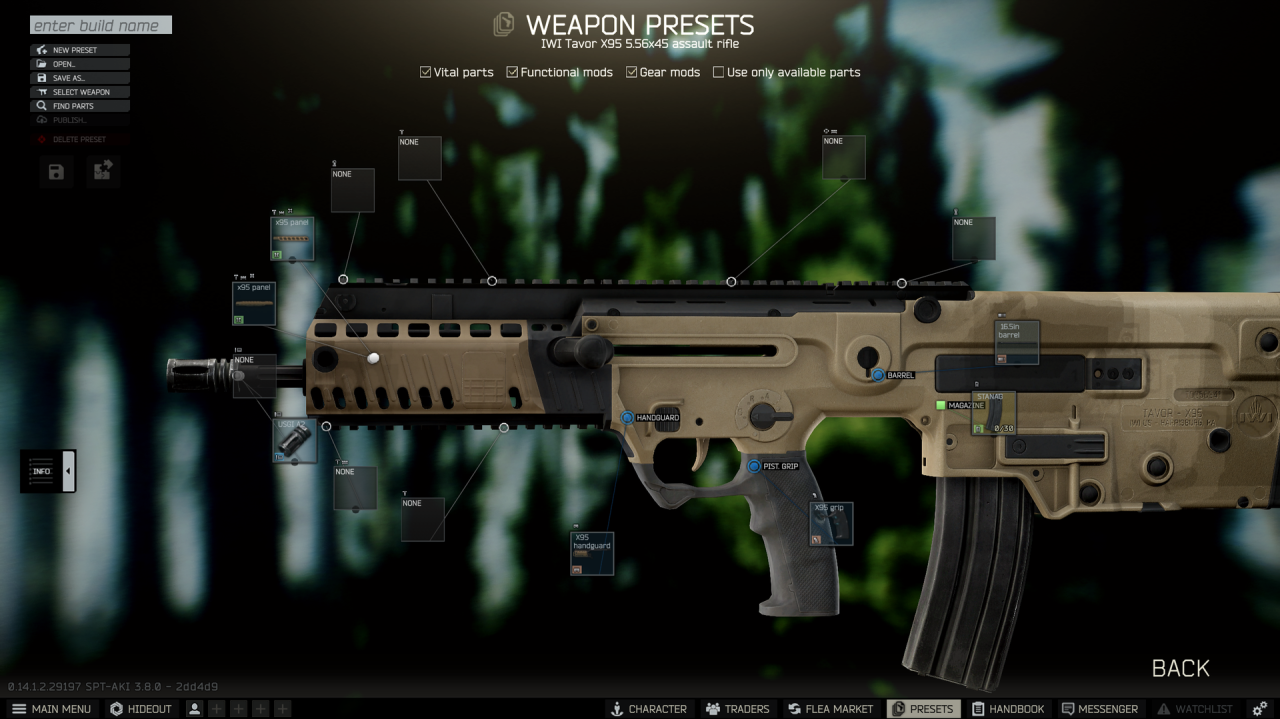Open the Flea Market tab
1280x719 pixels.
pos(829,709)
